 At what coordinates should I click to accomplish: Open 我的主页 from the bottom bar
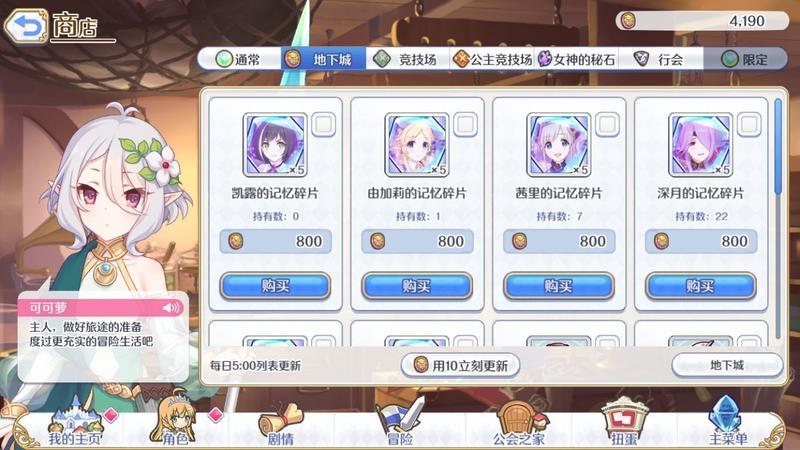pyautogui.click(x=75, y=425)
